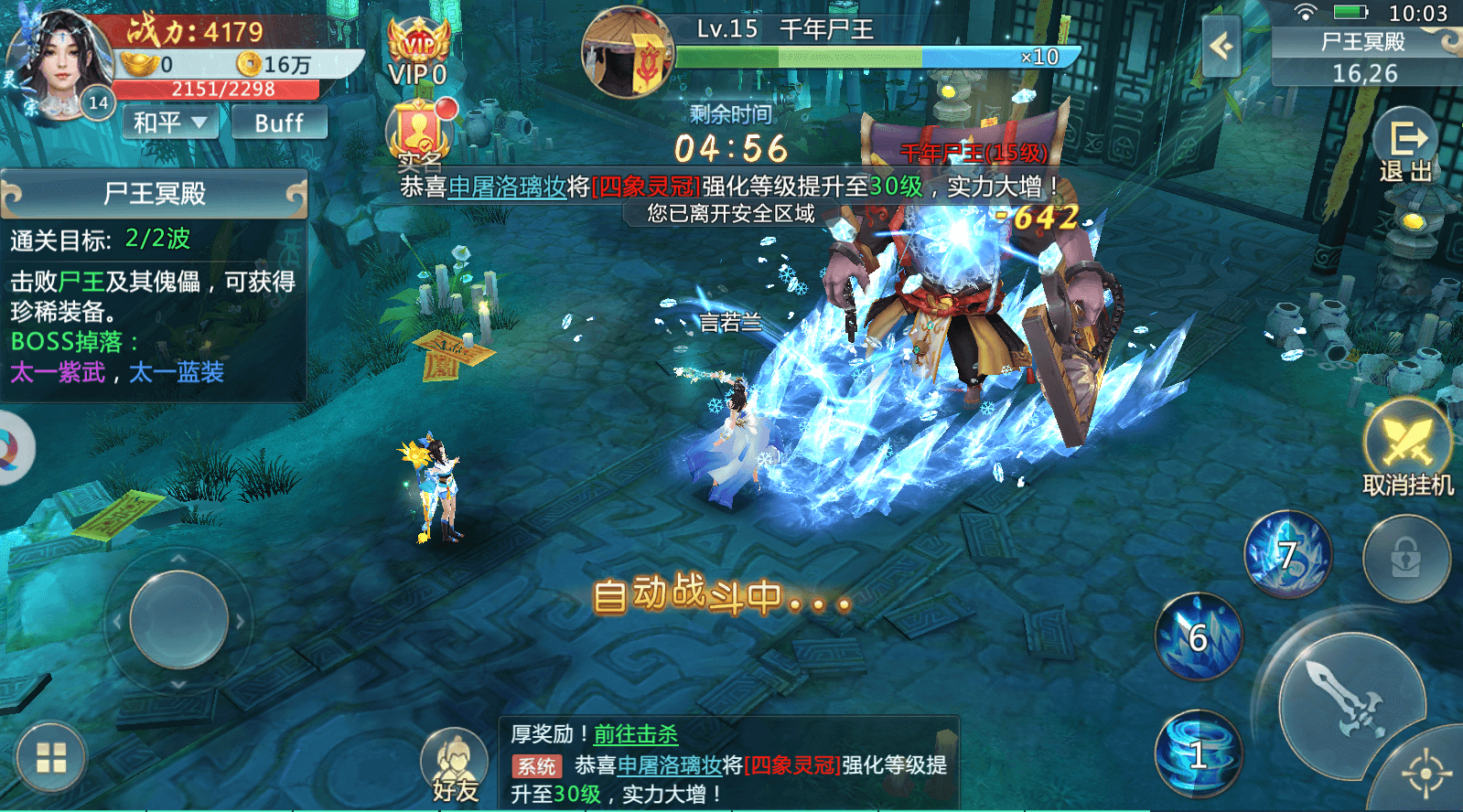Collapse the top-right panel with the arrow
This screenshot has height=812, width=1463.
pos(1221,46)
